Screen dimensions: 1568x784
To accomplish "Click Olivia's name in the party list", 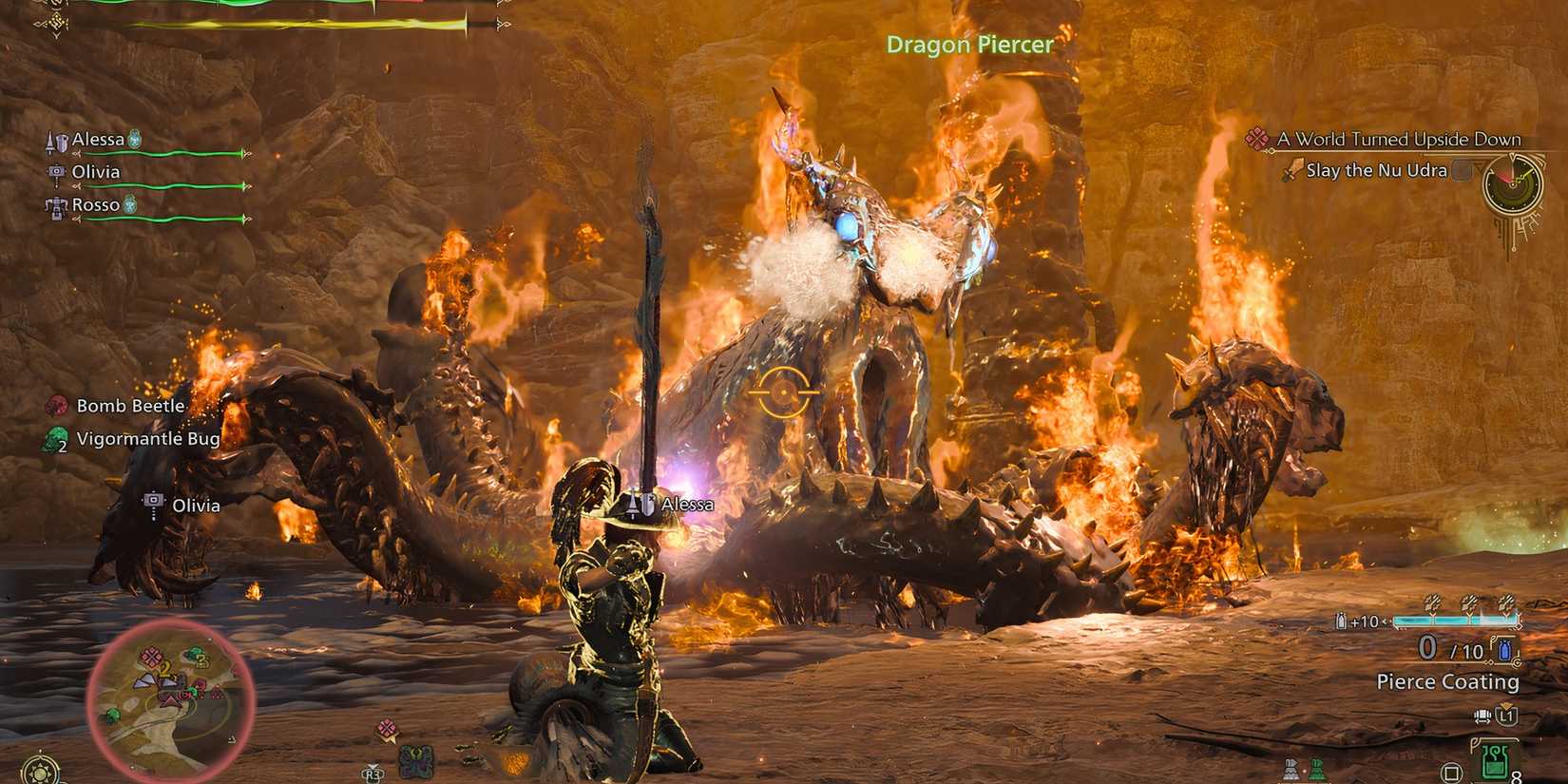I will (x=97, y=172).
